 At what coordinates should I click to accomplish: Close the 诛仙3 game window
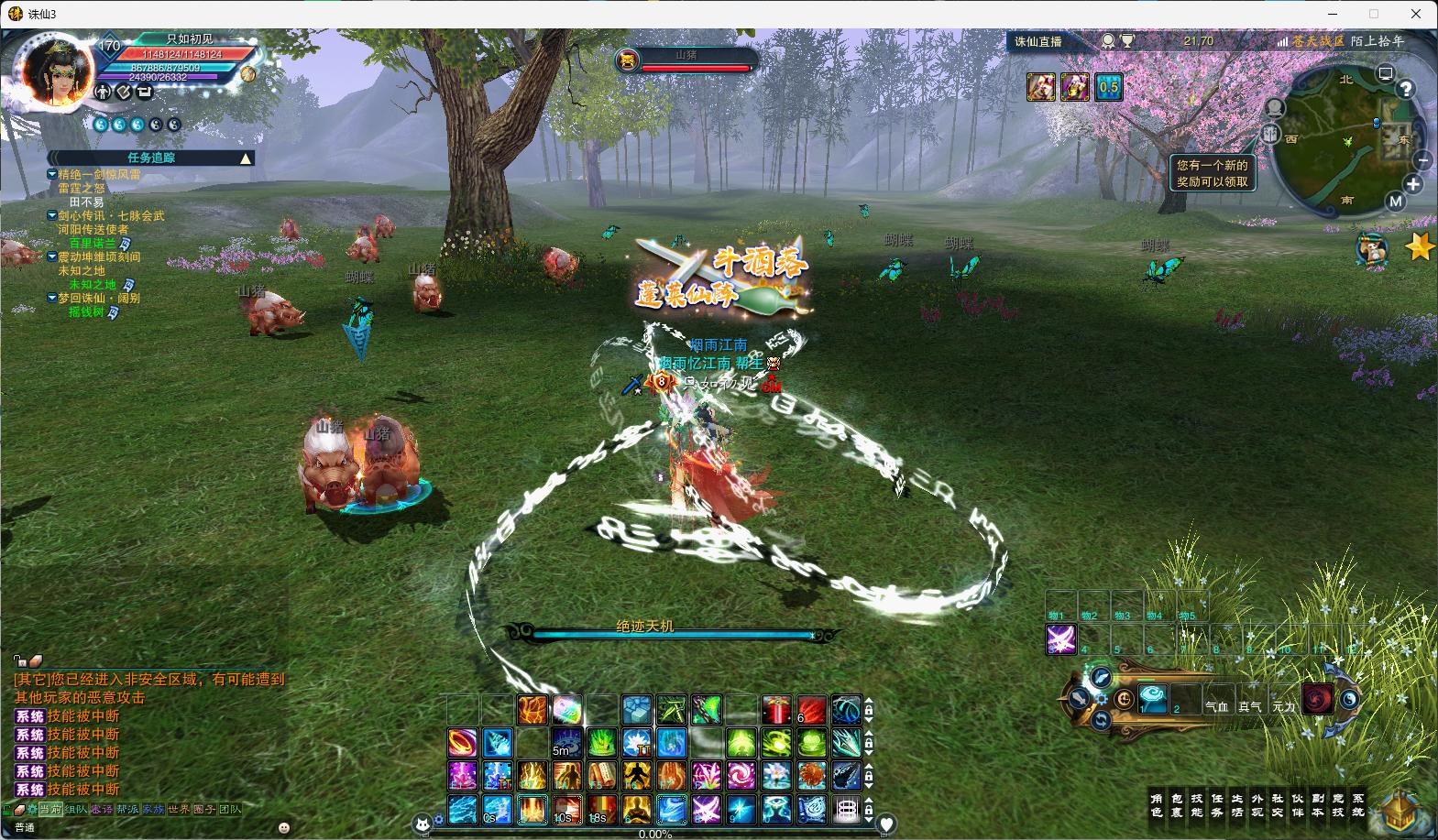coord(1417,14)
